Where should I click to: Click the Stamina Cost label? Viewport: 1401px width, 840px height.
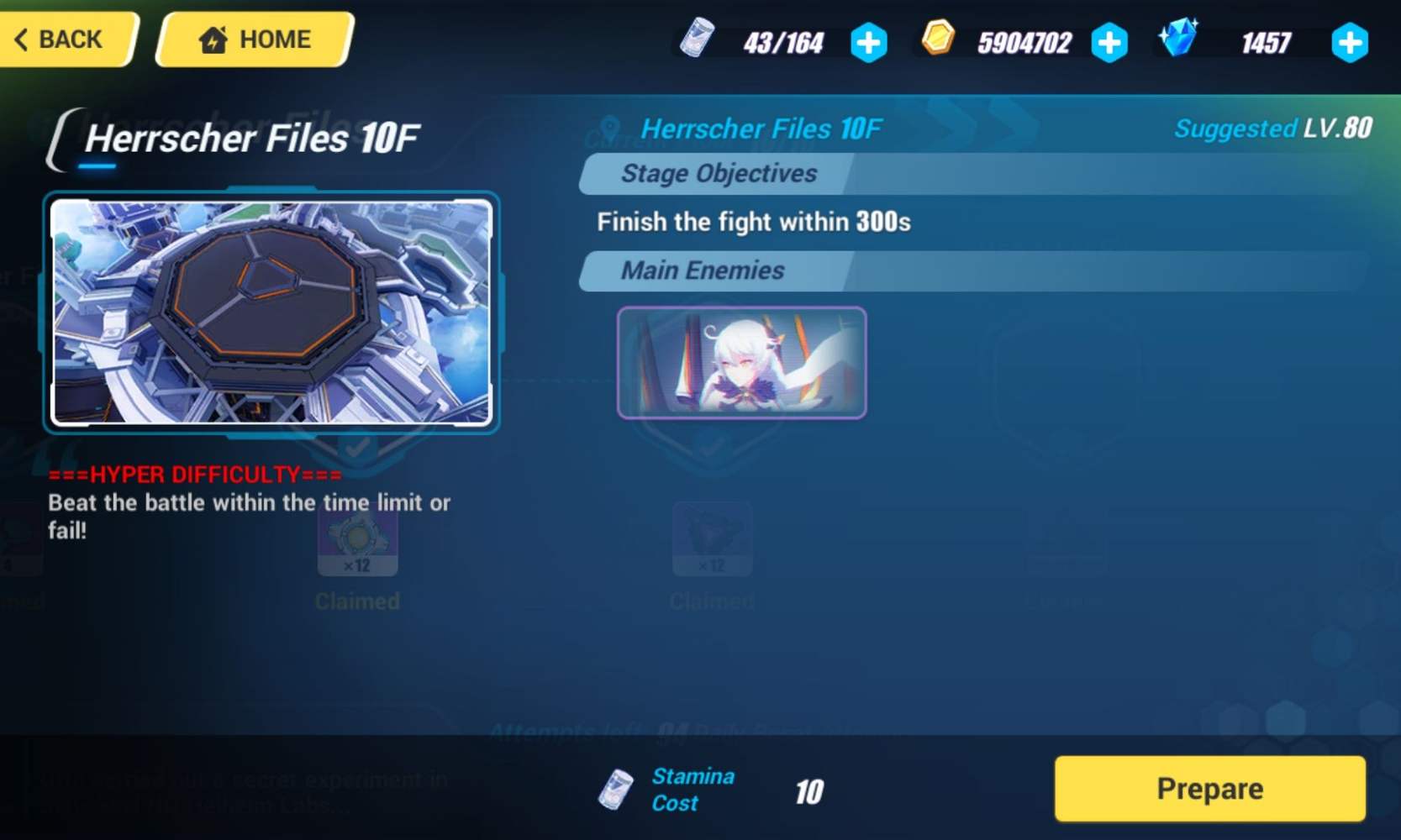coord(693,788)
